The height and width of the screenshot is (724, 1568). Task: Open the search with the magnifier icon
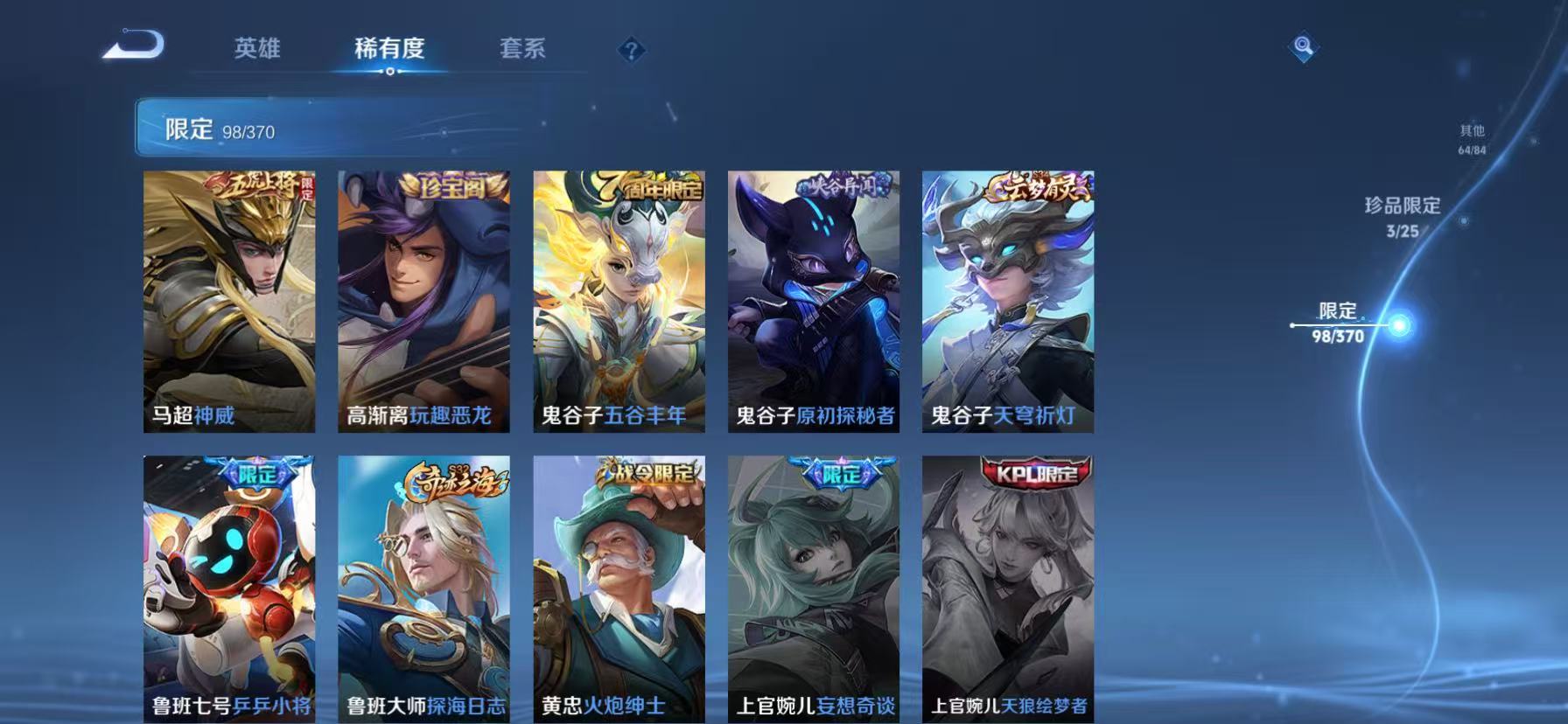pos(1301,48)
